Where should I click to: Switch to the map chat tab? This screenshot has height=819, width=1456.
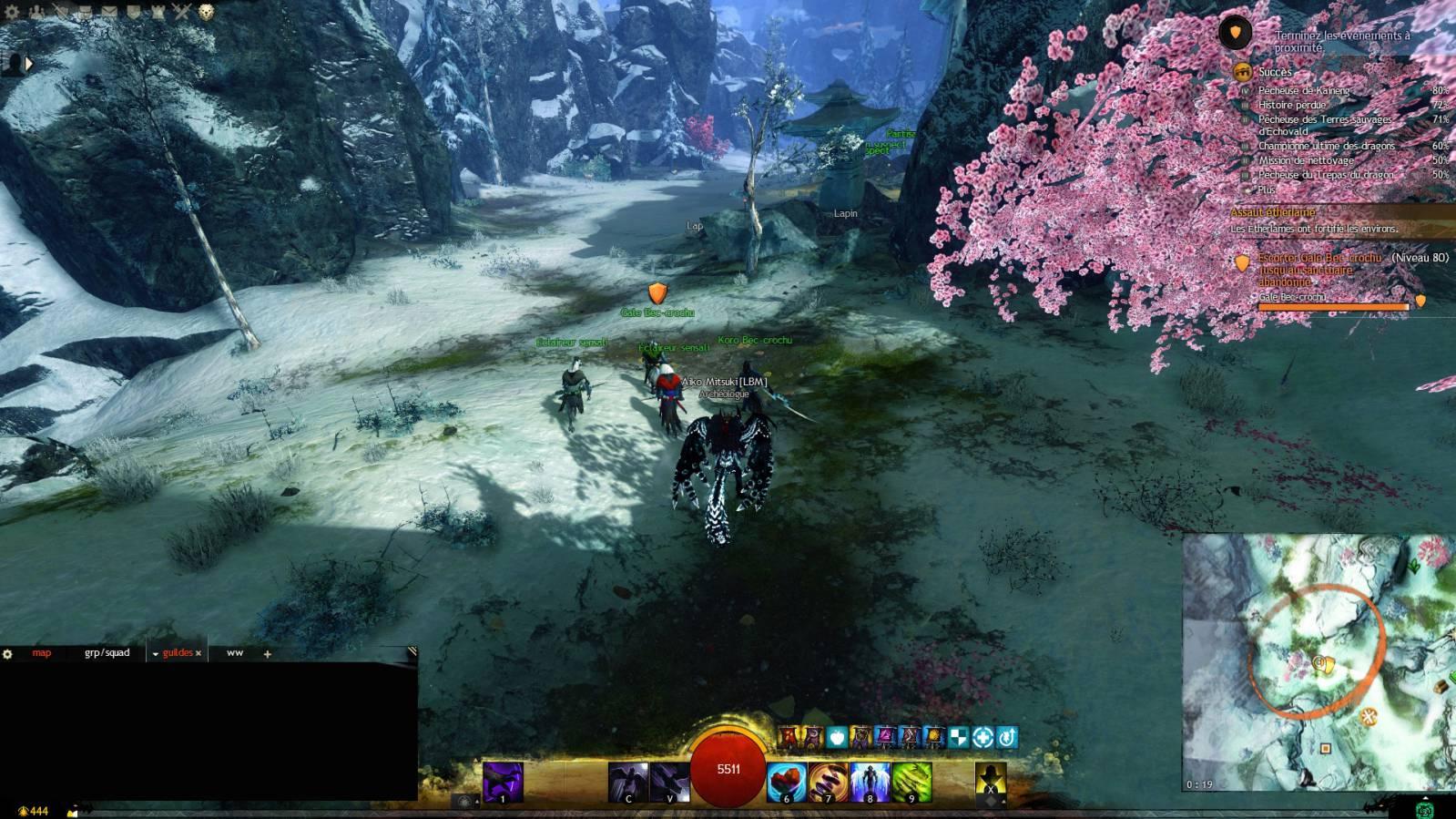coord(42,653)
